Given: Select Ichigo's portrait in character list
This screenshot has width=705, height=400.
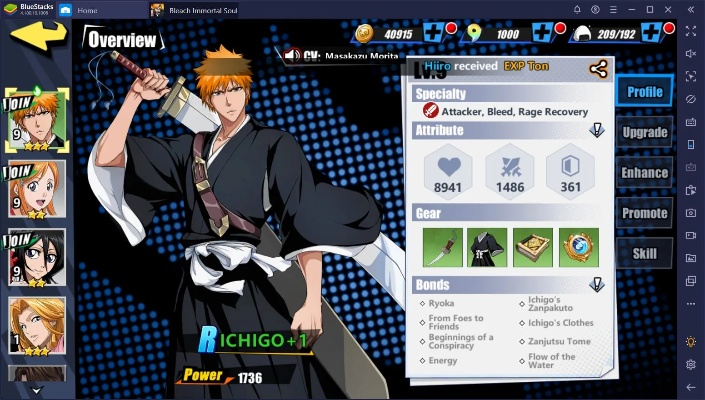Looking at the screenshot, I should coord(37,118).
